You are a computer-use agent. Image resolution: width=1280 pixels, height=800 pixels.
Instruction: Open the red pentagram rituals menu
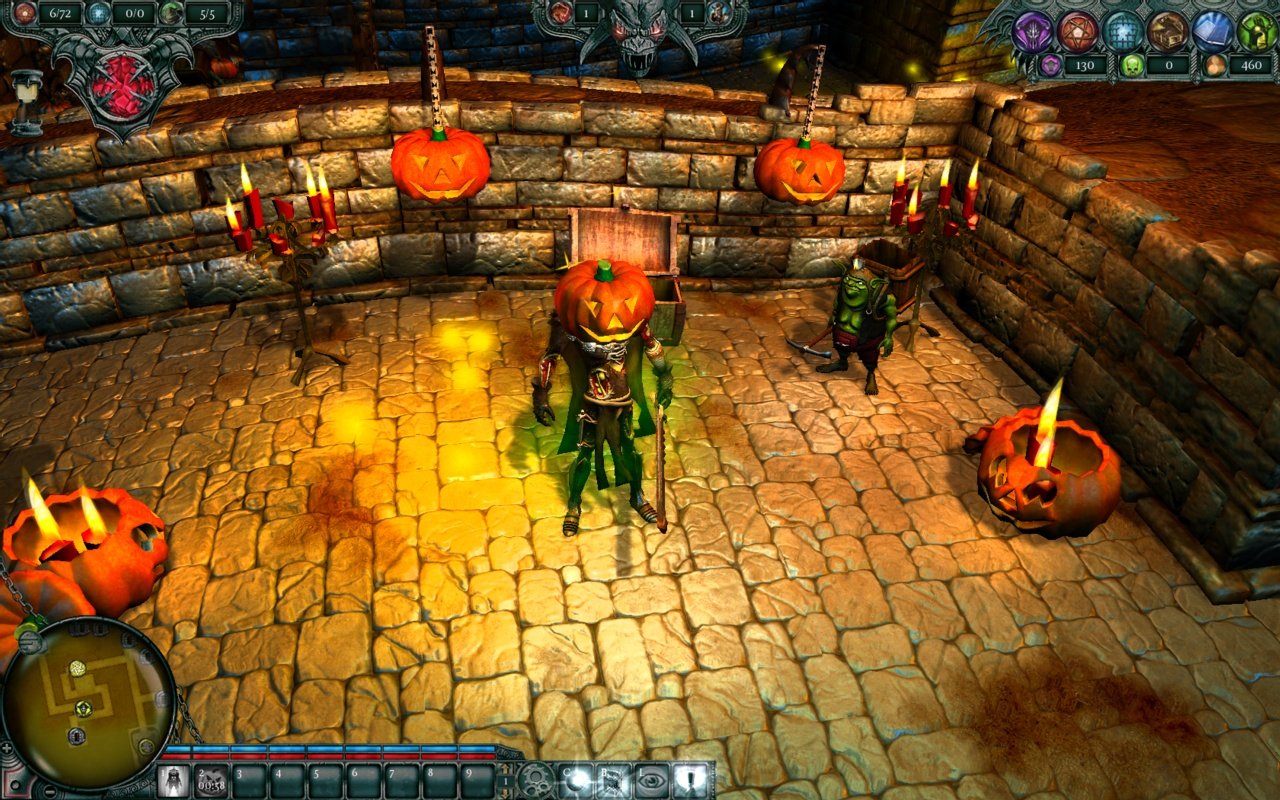1077,29
